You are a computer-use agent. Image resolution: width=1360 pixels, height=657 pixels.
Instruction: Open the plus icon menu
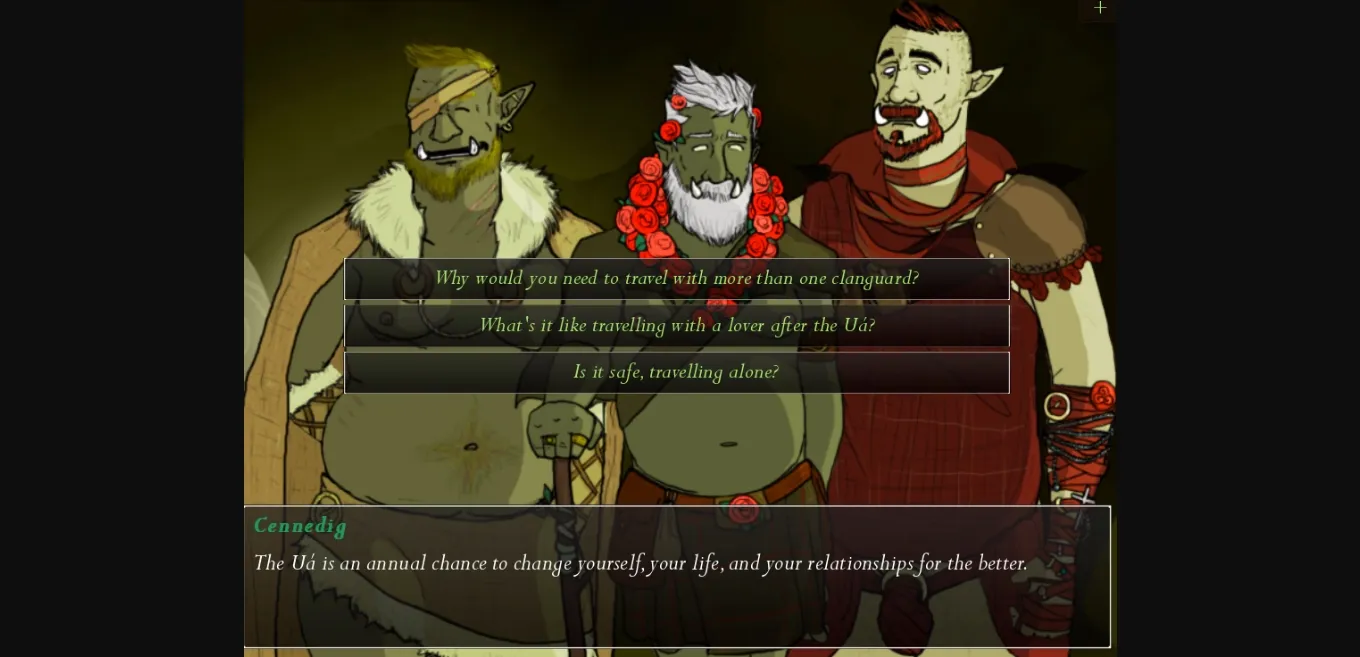point(1100,8)
